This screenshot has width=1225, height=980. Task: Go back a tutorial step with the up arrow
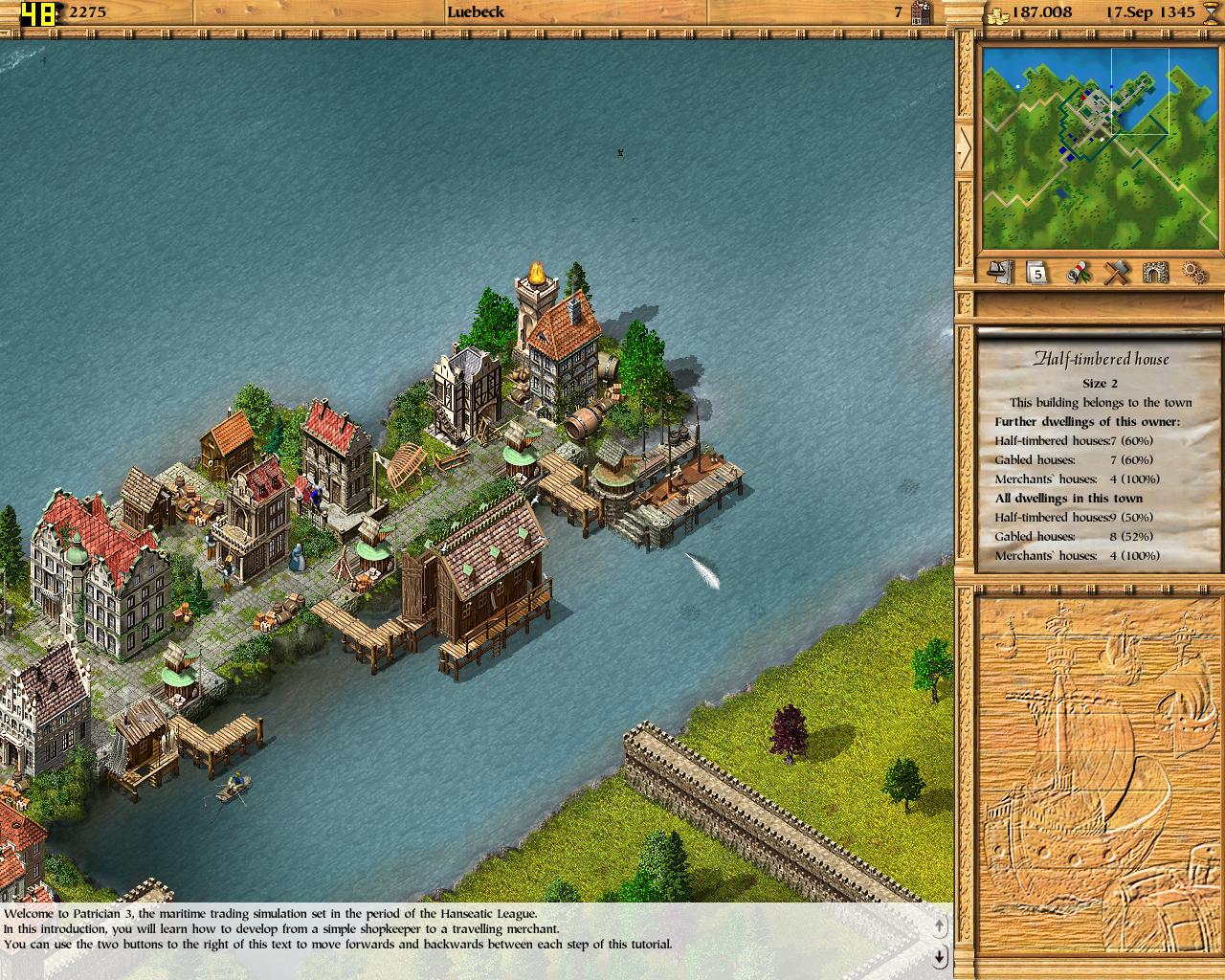pos(939,926)
